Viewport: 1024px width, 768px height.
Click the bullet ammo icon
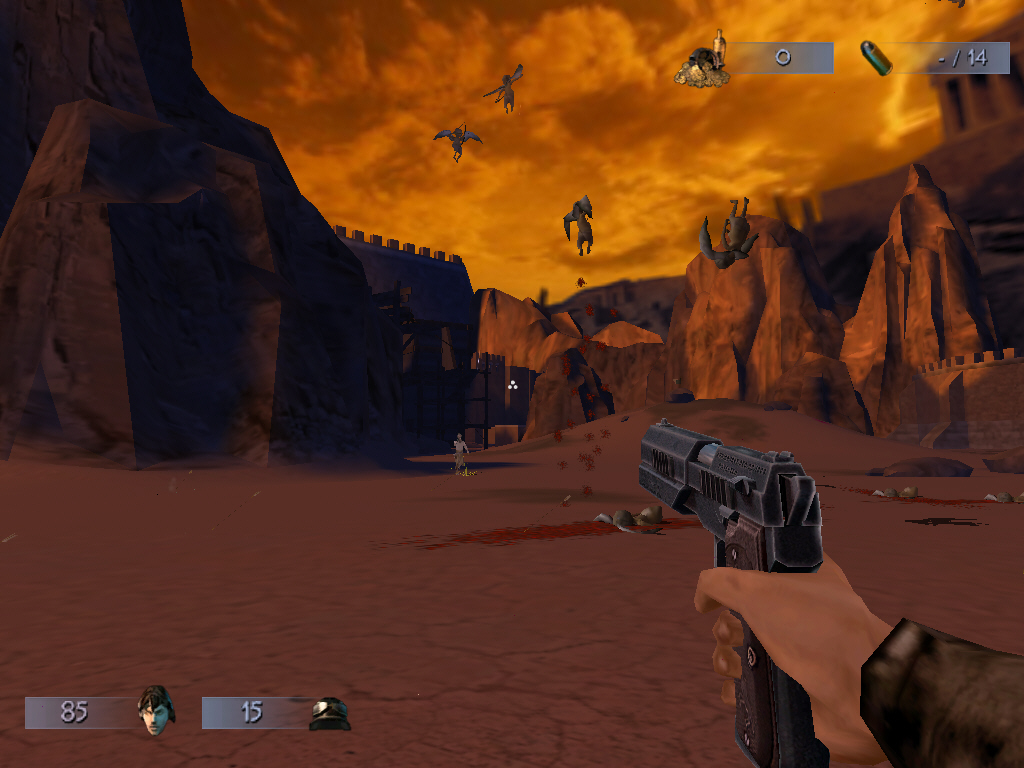[879, 58]
